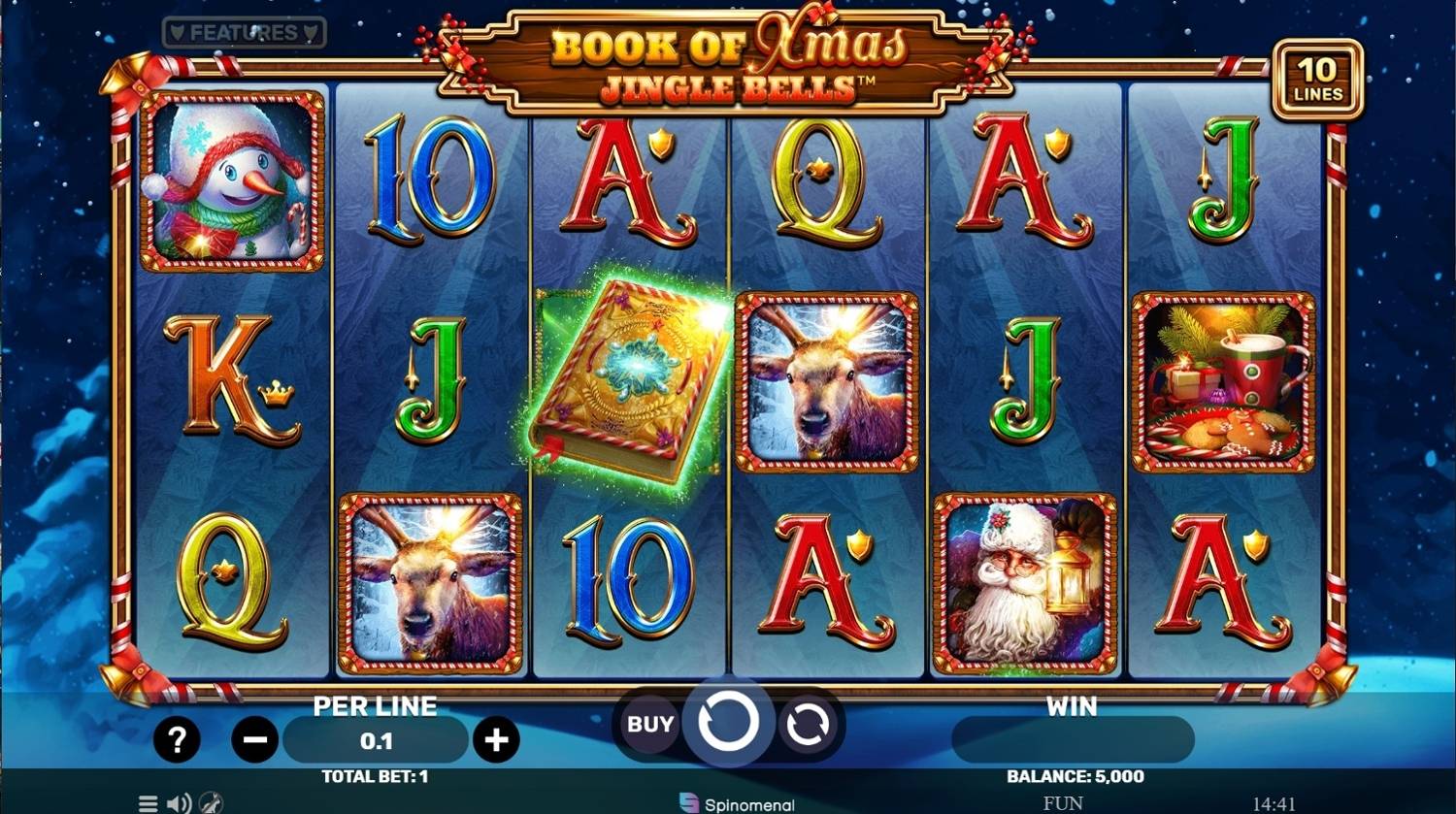The height and width of the screenshot is (814, 1456).
Task: Open the bet per line selector
Action: (x=375, y=740)
